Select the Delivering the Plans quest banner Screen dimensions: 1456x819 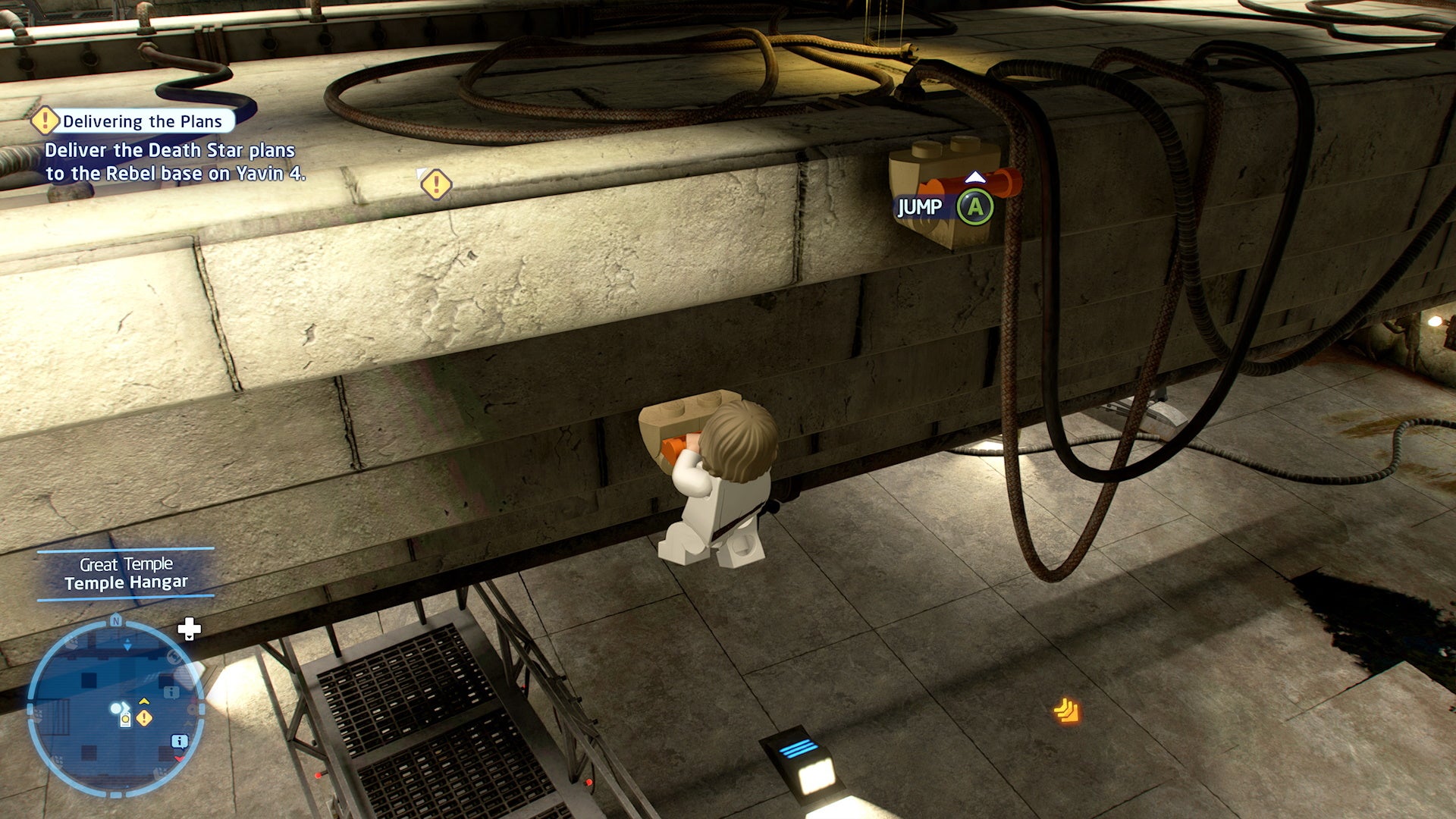(141, 121)
